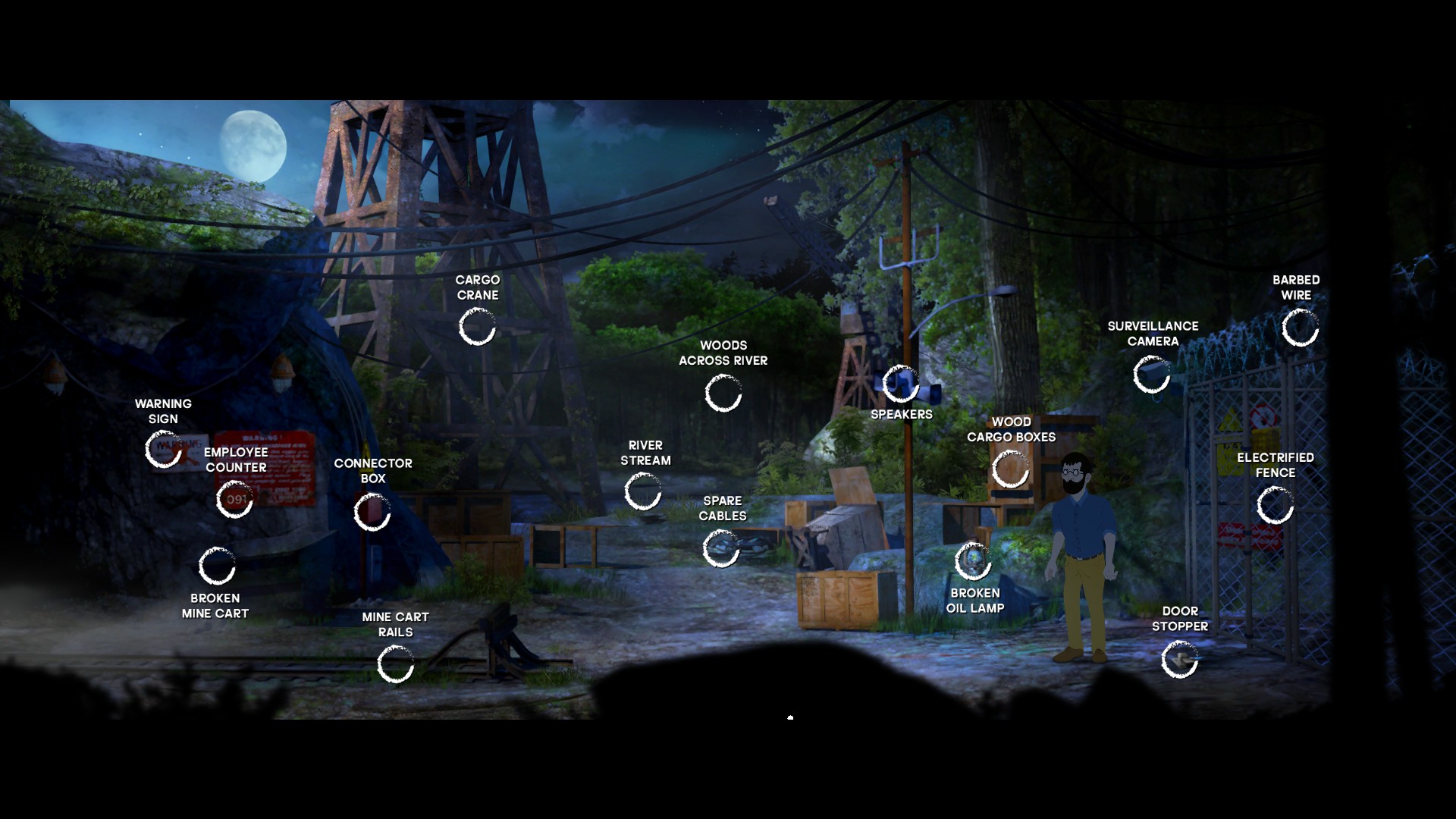
Task: Interact with the Electrified Fence hotspot
Action: coord(1275,505)
